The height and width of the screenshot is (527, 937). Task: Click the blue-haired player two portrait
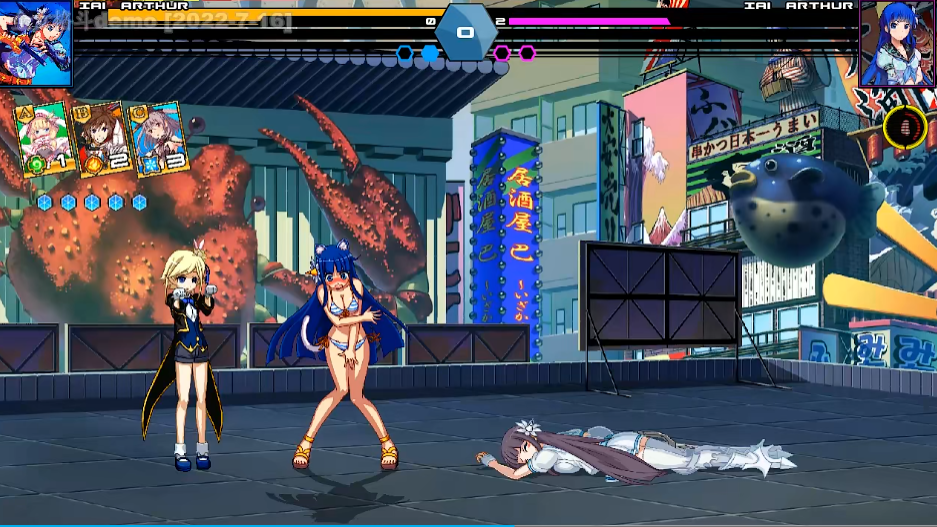coord(896,43)
